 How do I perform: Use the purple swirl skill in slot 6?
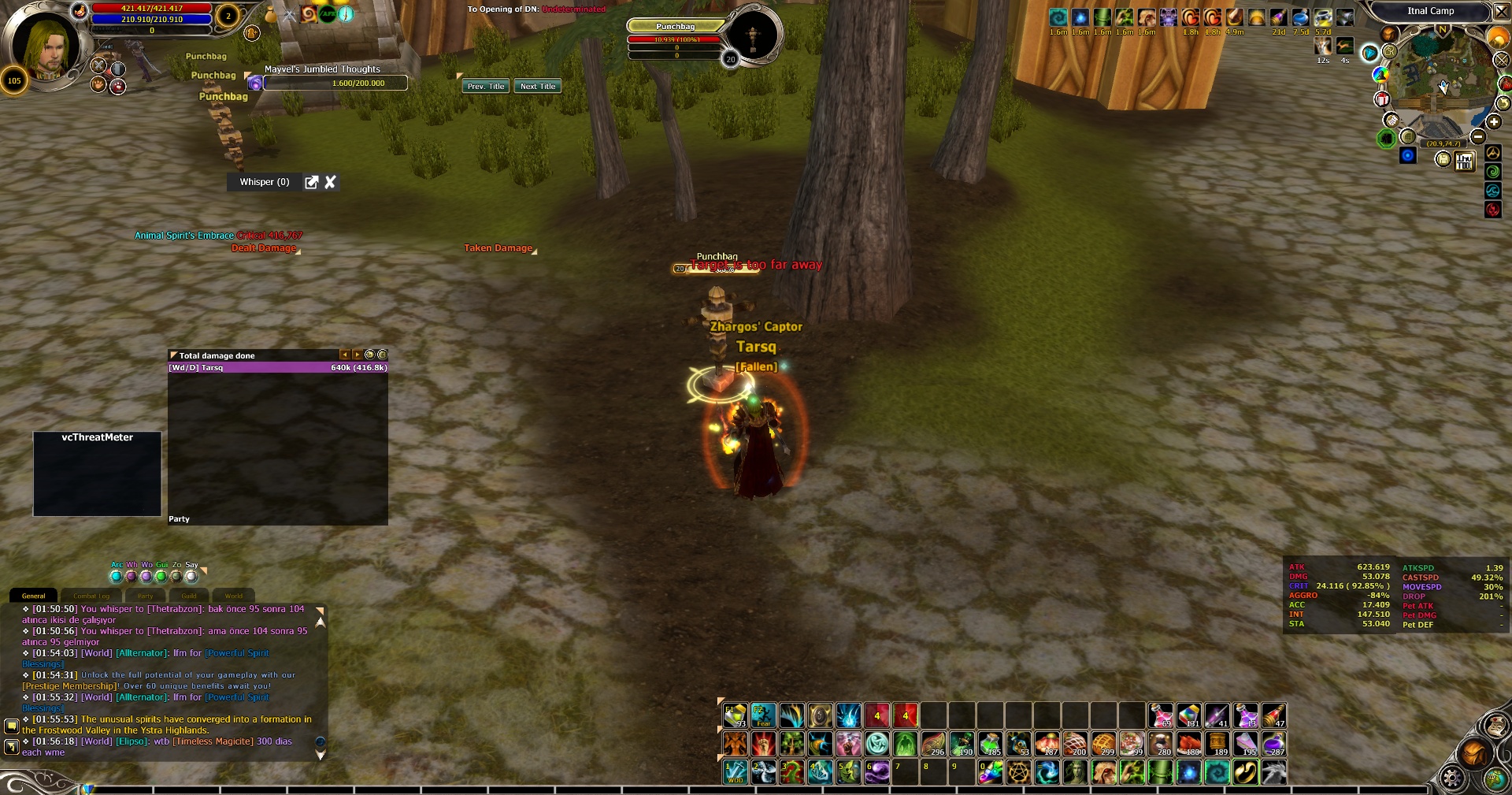tap(876, 772)
